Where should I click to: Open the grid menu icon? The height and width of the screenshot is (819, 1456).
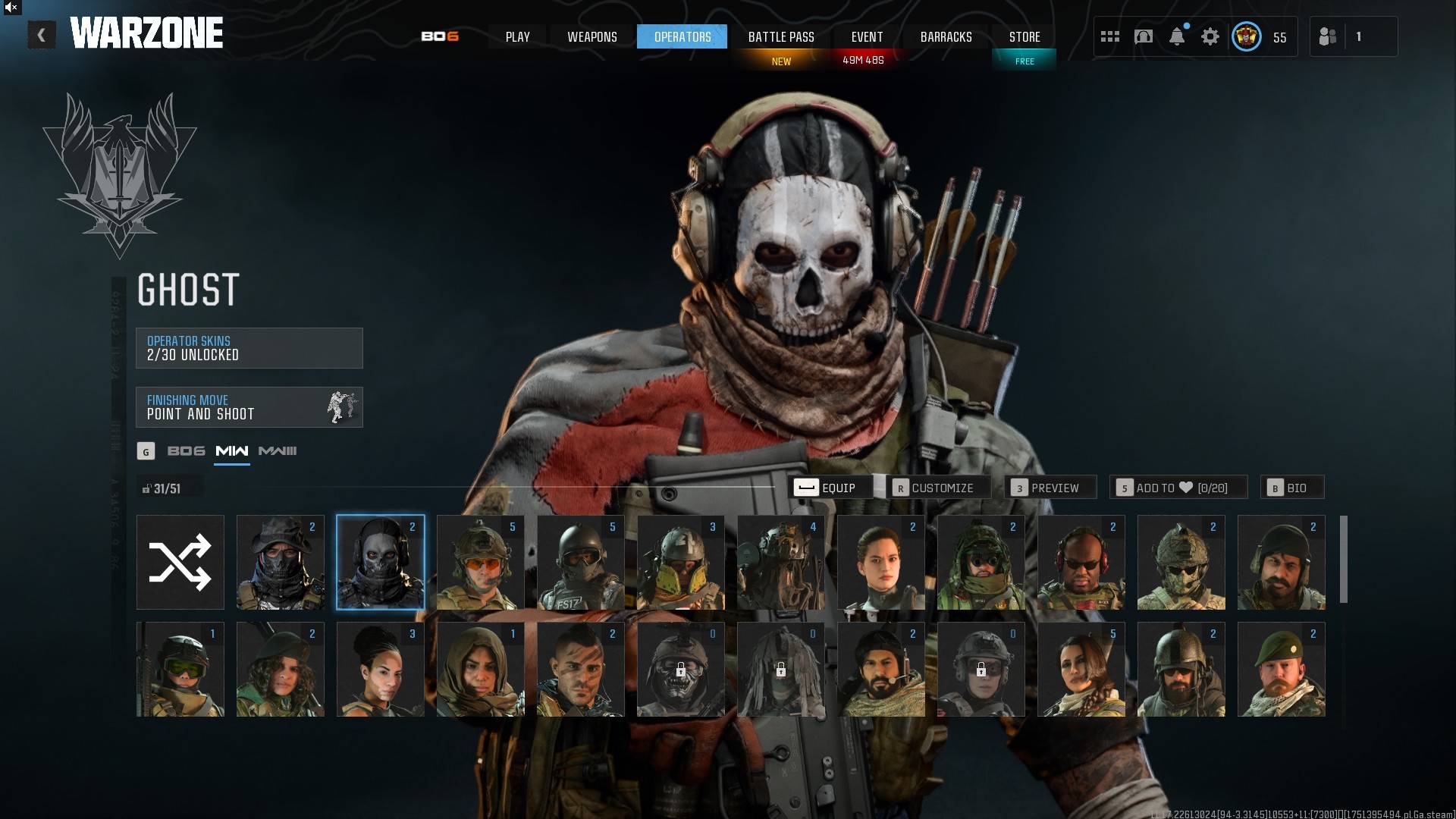(1110, 37)
